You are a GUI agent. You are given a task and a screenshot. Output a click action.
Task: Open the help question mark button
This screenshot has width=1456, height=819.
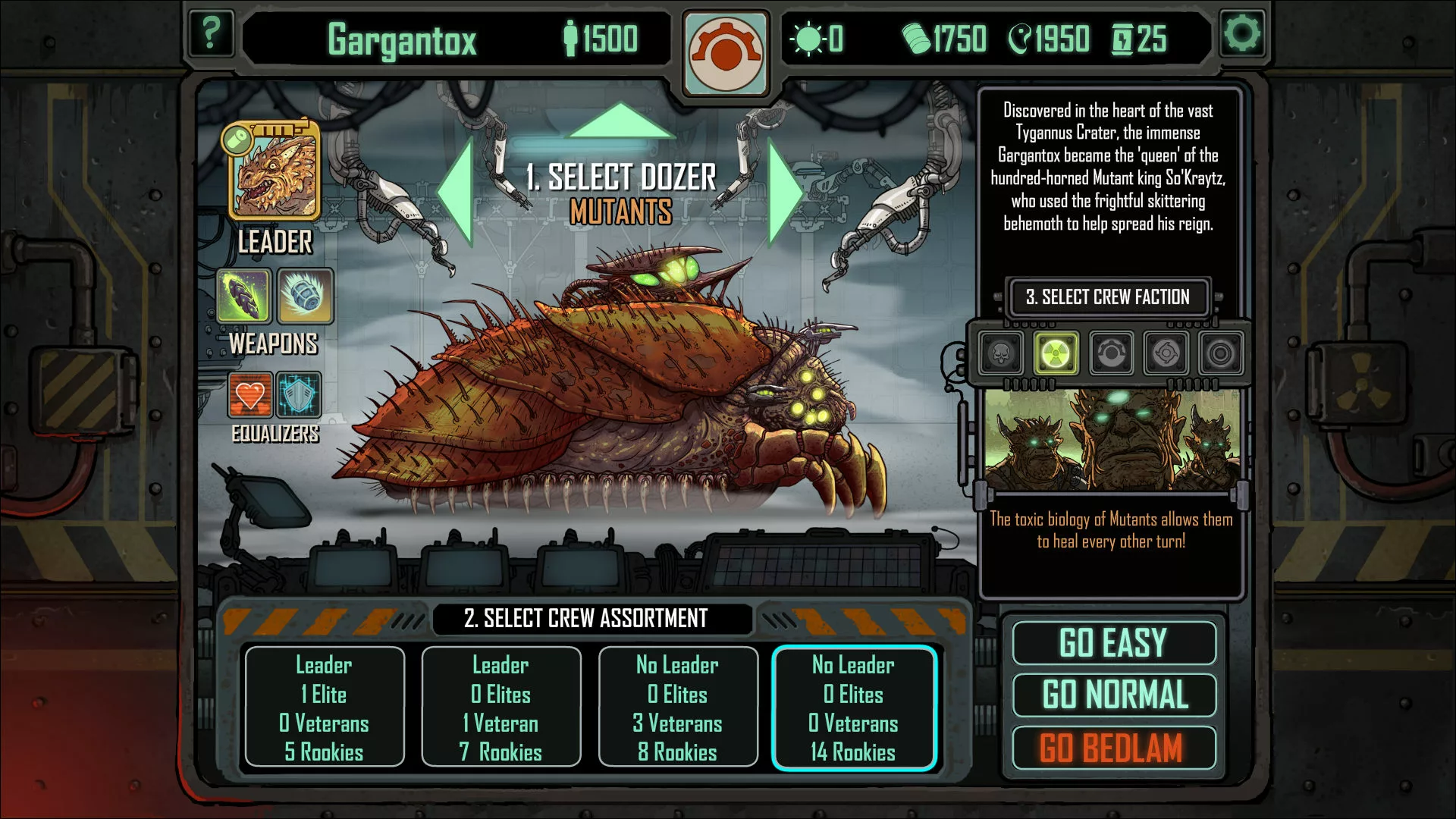click(x=210, y=33)
